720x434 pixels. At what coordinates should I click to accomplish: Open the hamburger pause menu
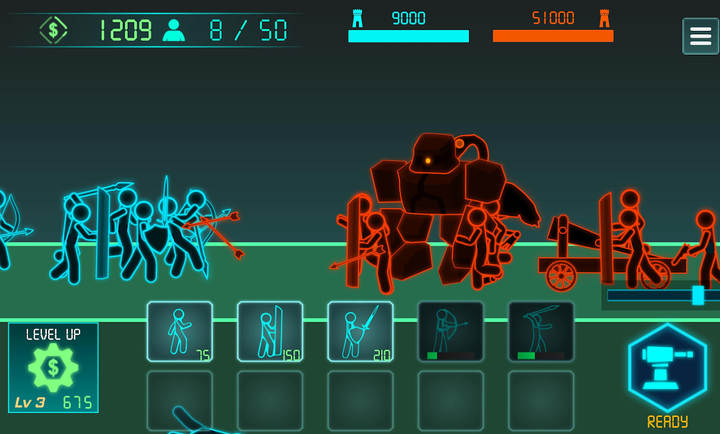[x=700, y=36]
